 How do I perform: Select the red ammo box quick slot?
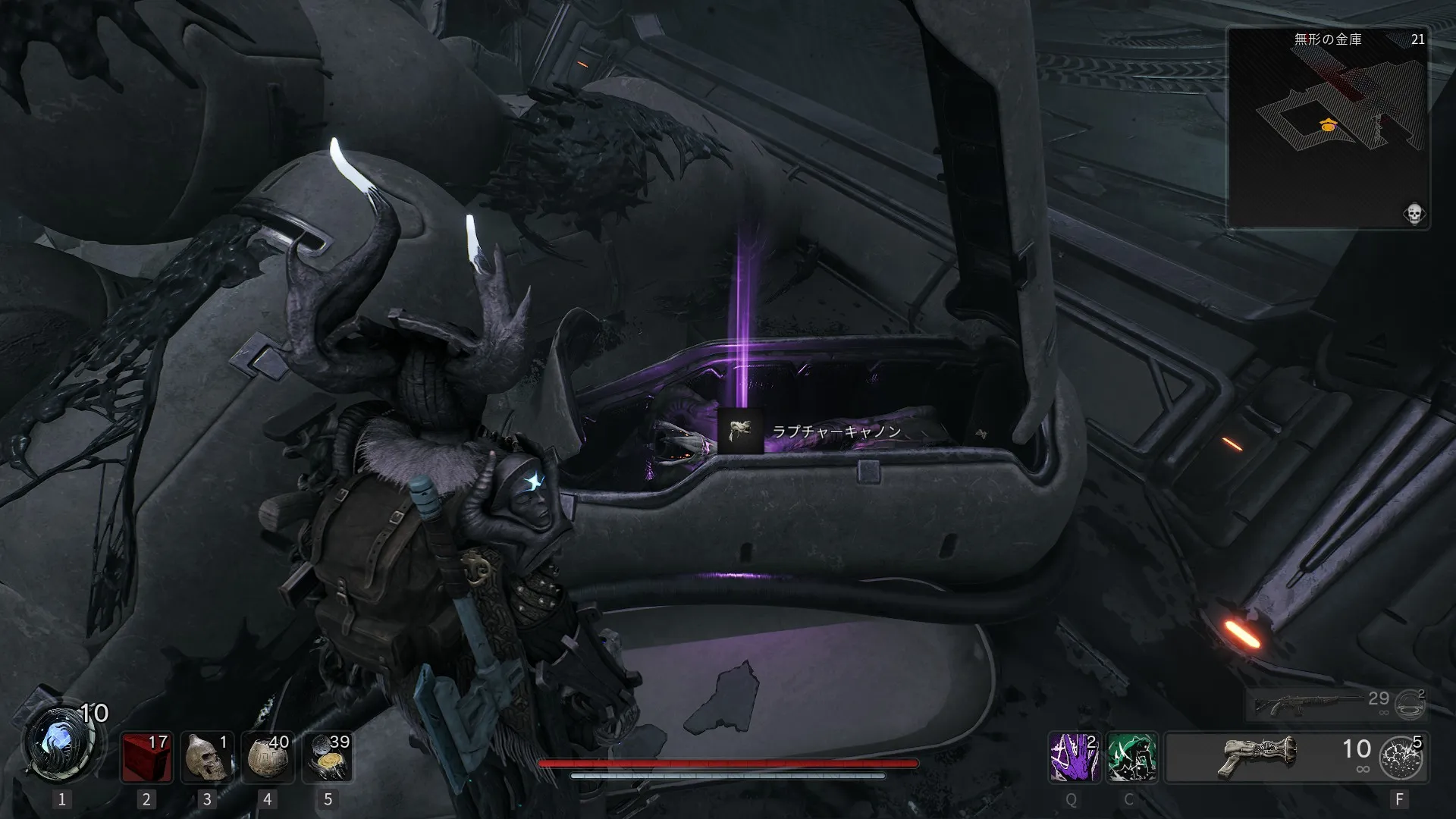click(146, 757)
